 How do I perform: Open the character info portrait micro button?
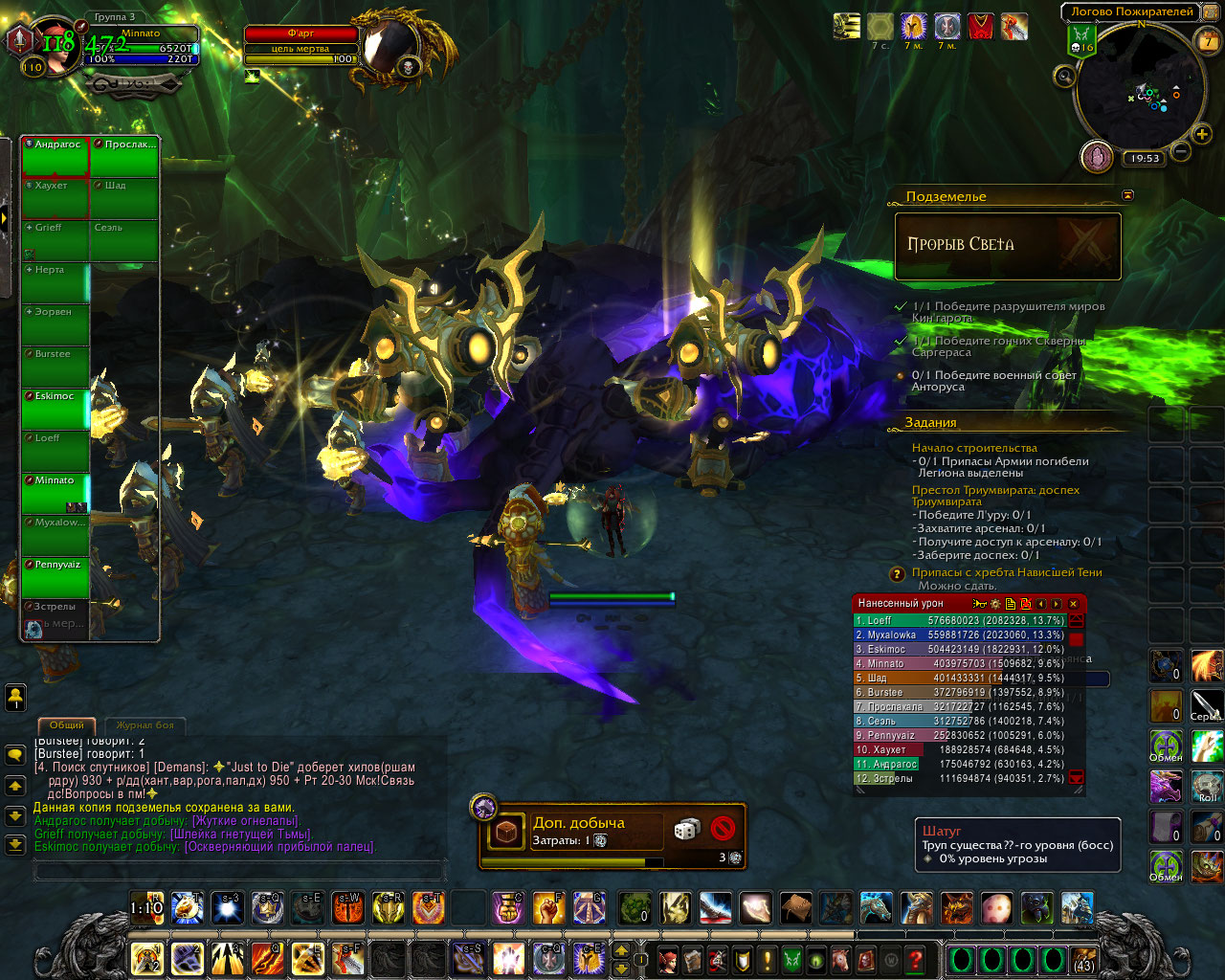670,960
